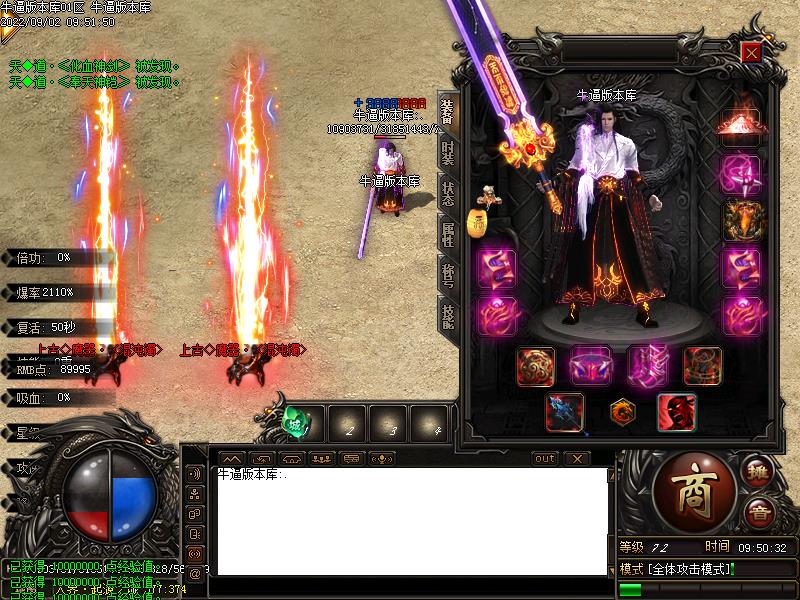Click the 'out' button above chat
The width and height of the screenshot is (800, 600).
[544, 459]
